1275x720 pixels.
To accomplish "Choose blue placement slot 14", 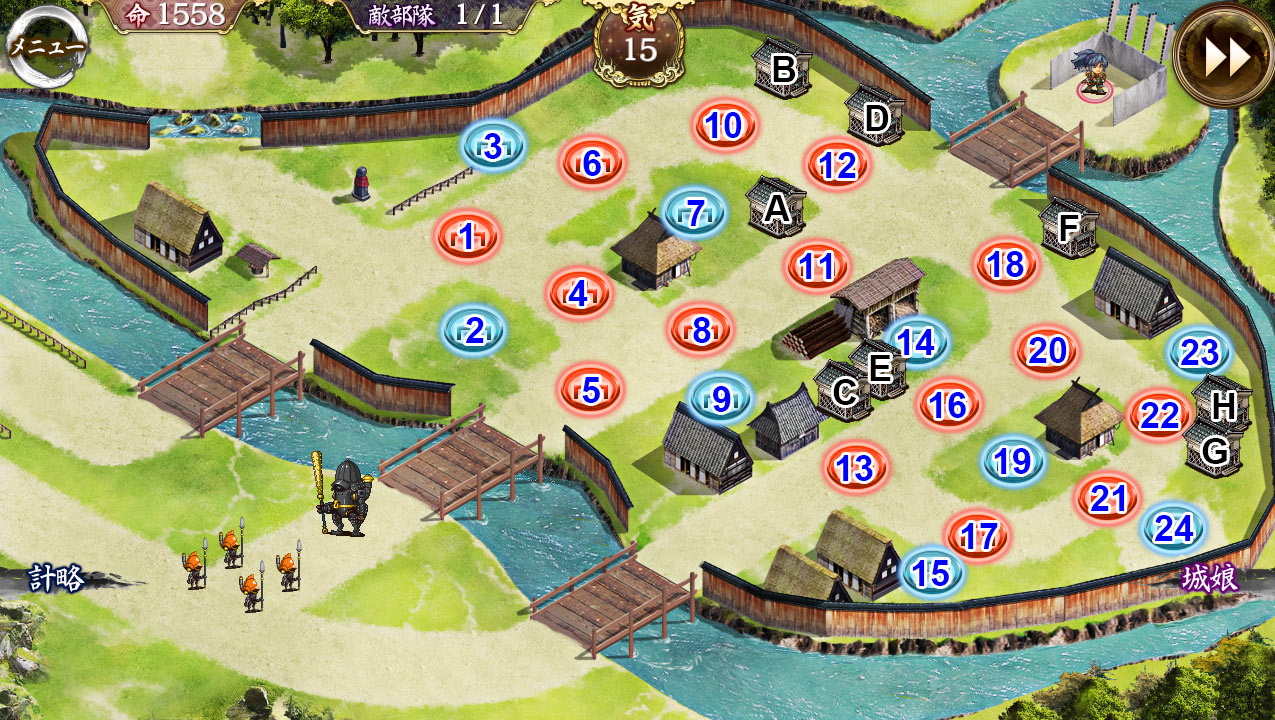I will (916, 343).
